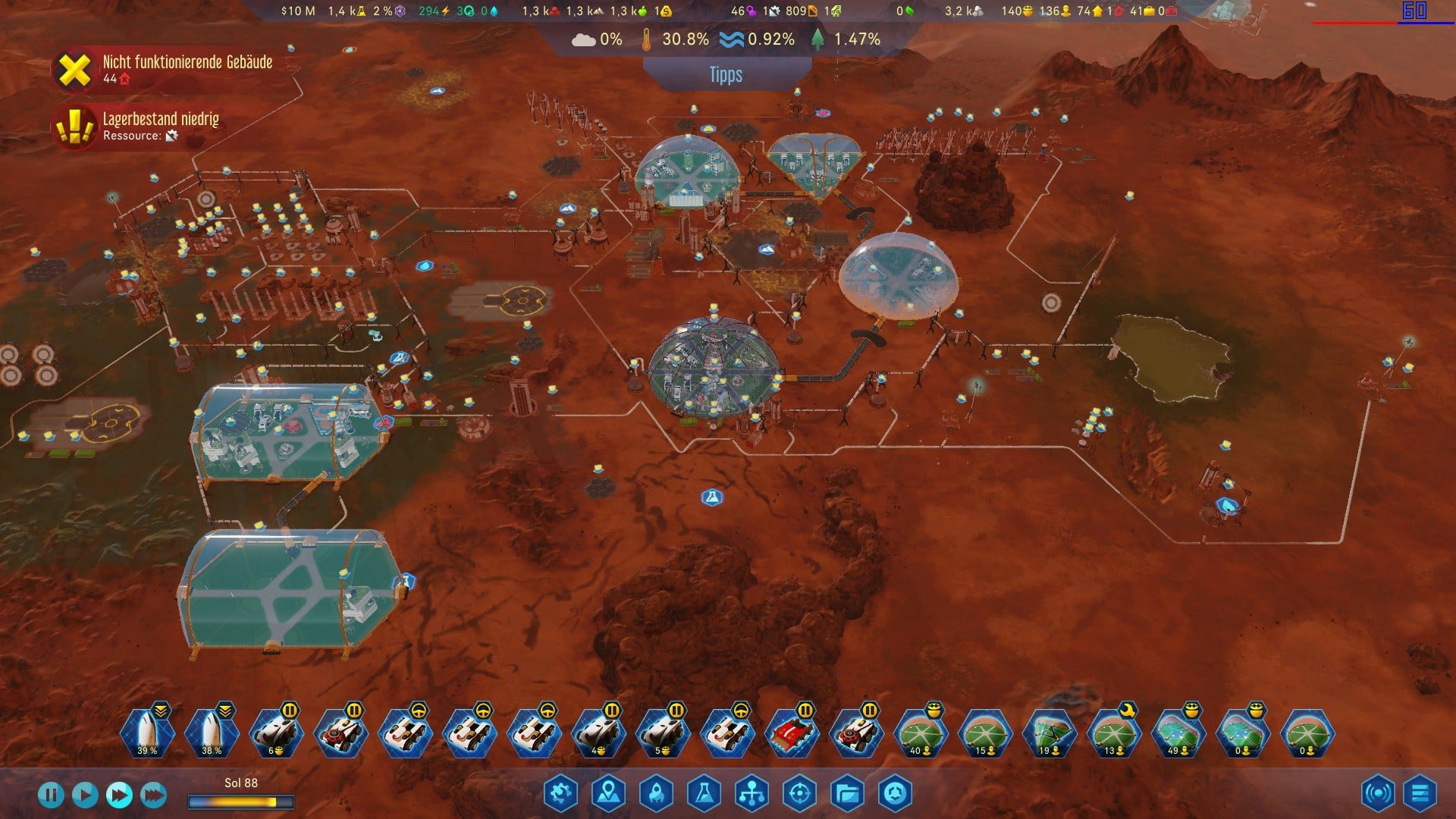Open the build menu gear icon
Screen dimensions: 1456x819
560,794
